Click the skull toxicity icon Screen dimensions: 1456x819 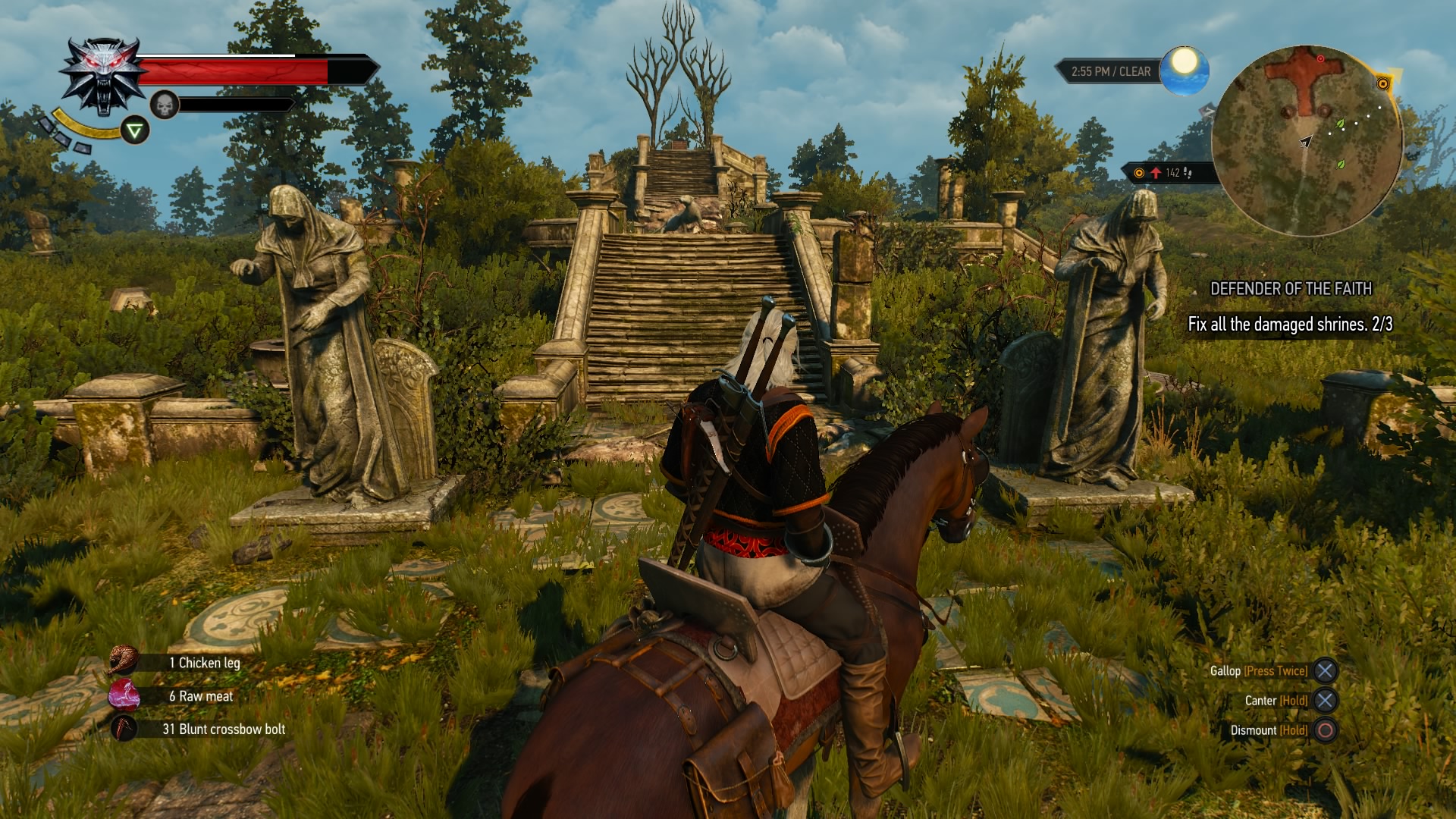click(x=165, y=105)
